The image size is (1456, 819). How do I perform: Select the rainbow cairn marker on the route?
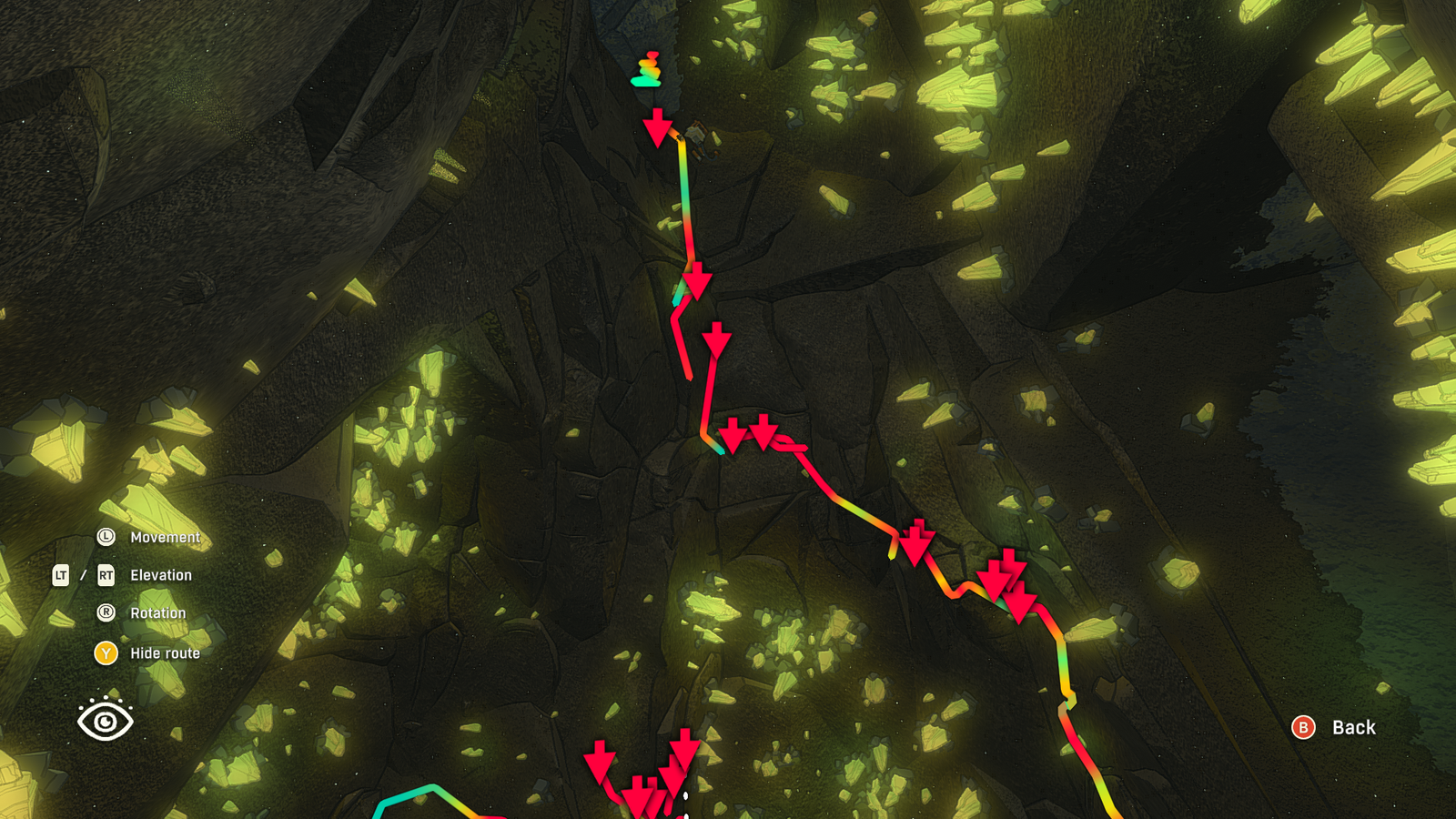point(647,70)
